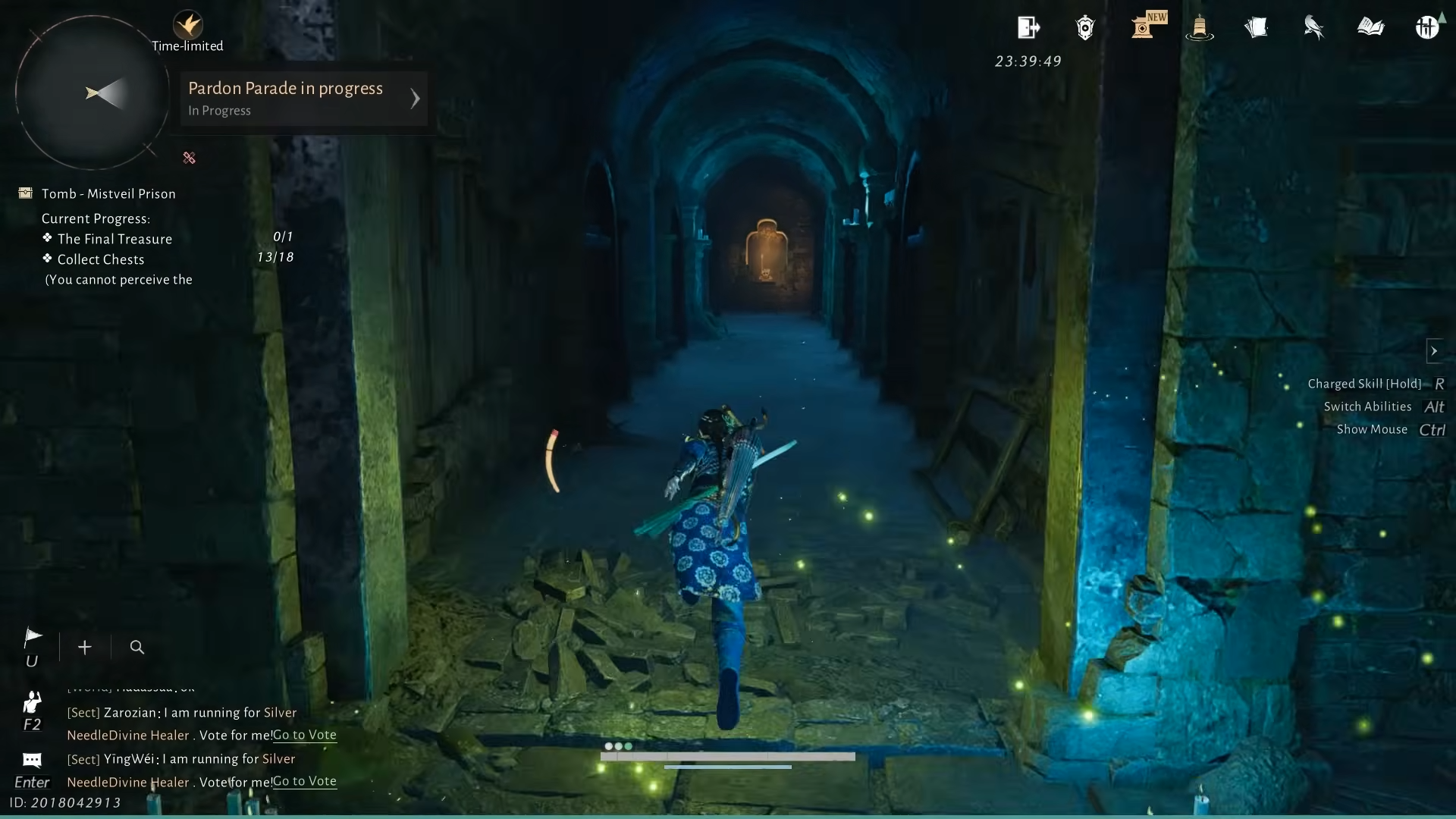
Task: Follow Zarozian's Go to Vote link
Action: tap(305, 735)
